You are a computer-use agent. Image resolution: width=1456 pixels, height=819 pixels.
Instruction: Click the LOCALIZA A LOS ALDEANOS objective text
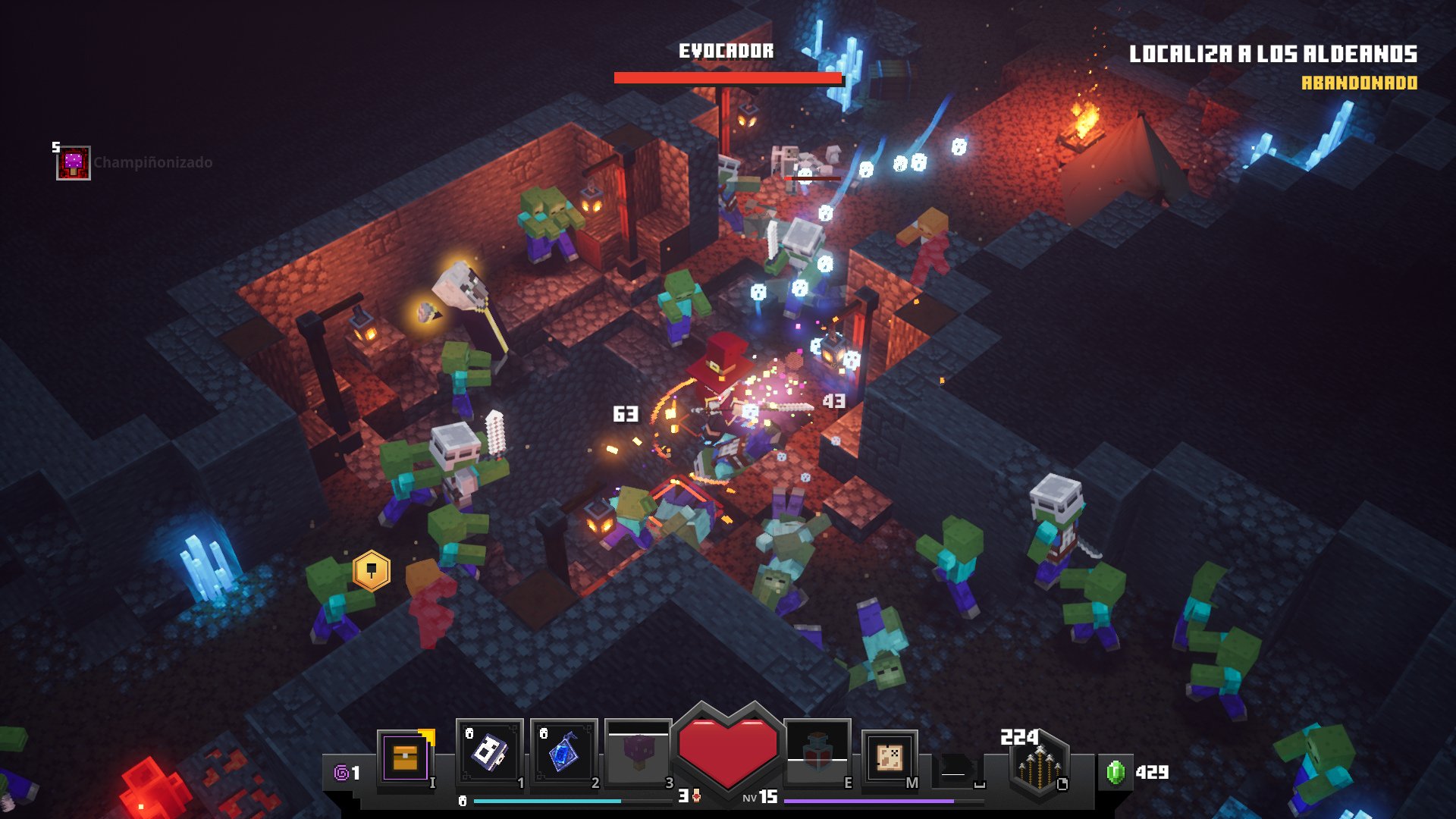tap(1274, 53)
